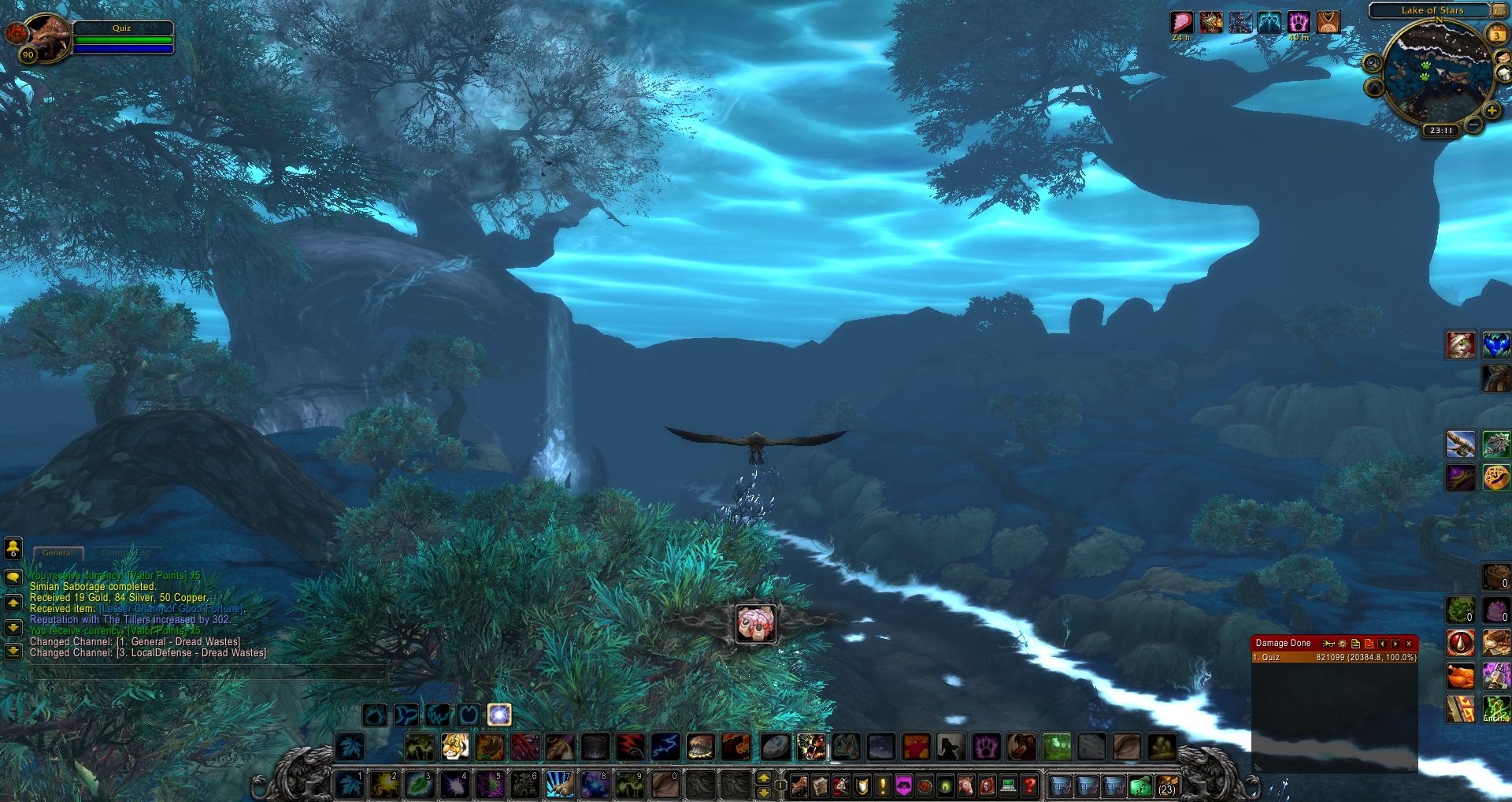
Task: Use the roast chicken food item
Action: pyautogui.click(x=1461, y=676)
